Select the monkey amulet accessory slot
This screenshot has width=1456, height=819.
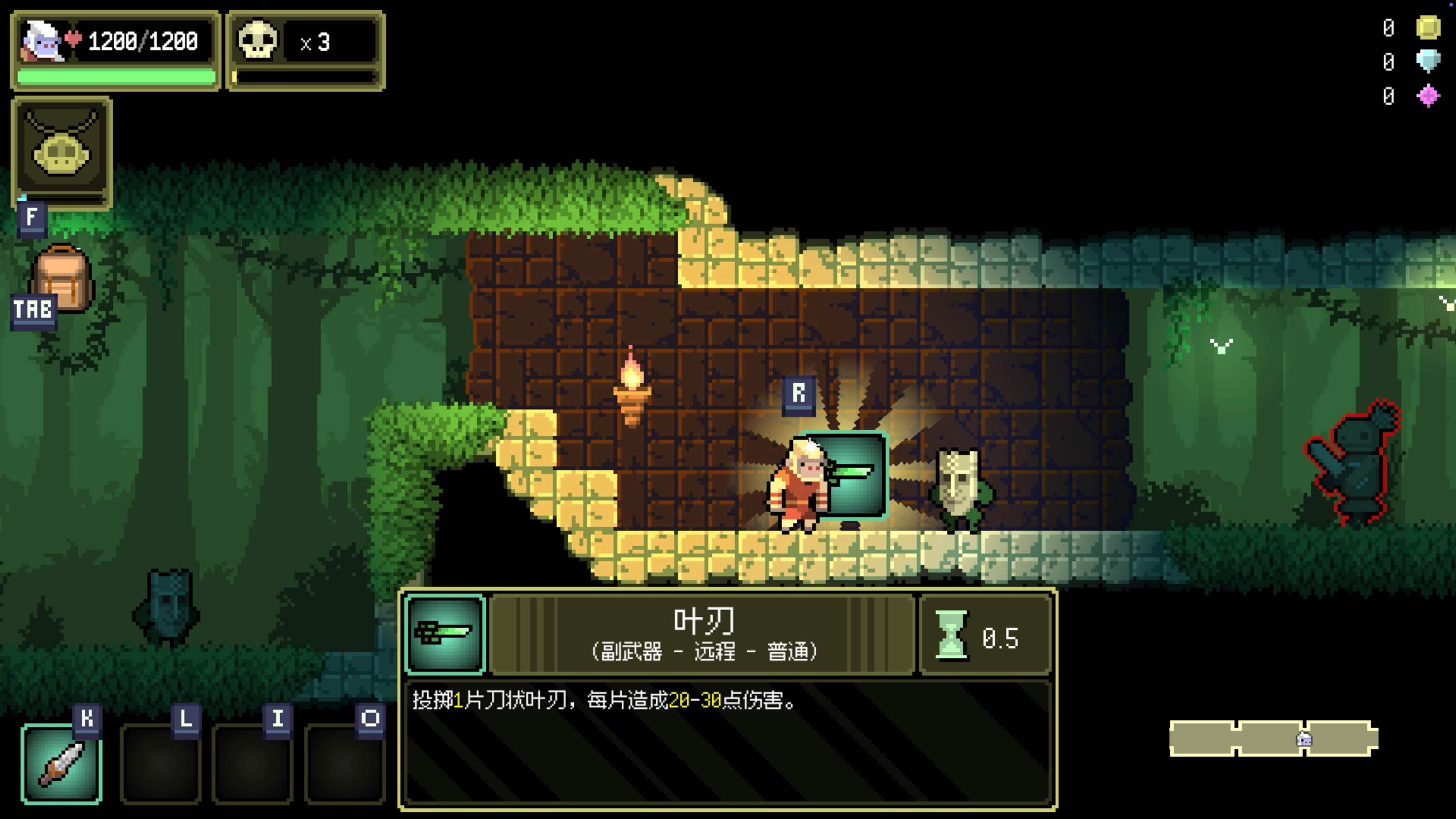pos(61,153)
